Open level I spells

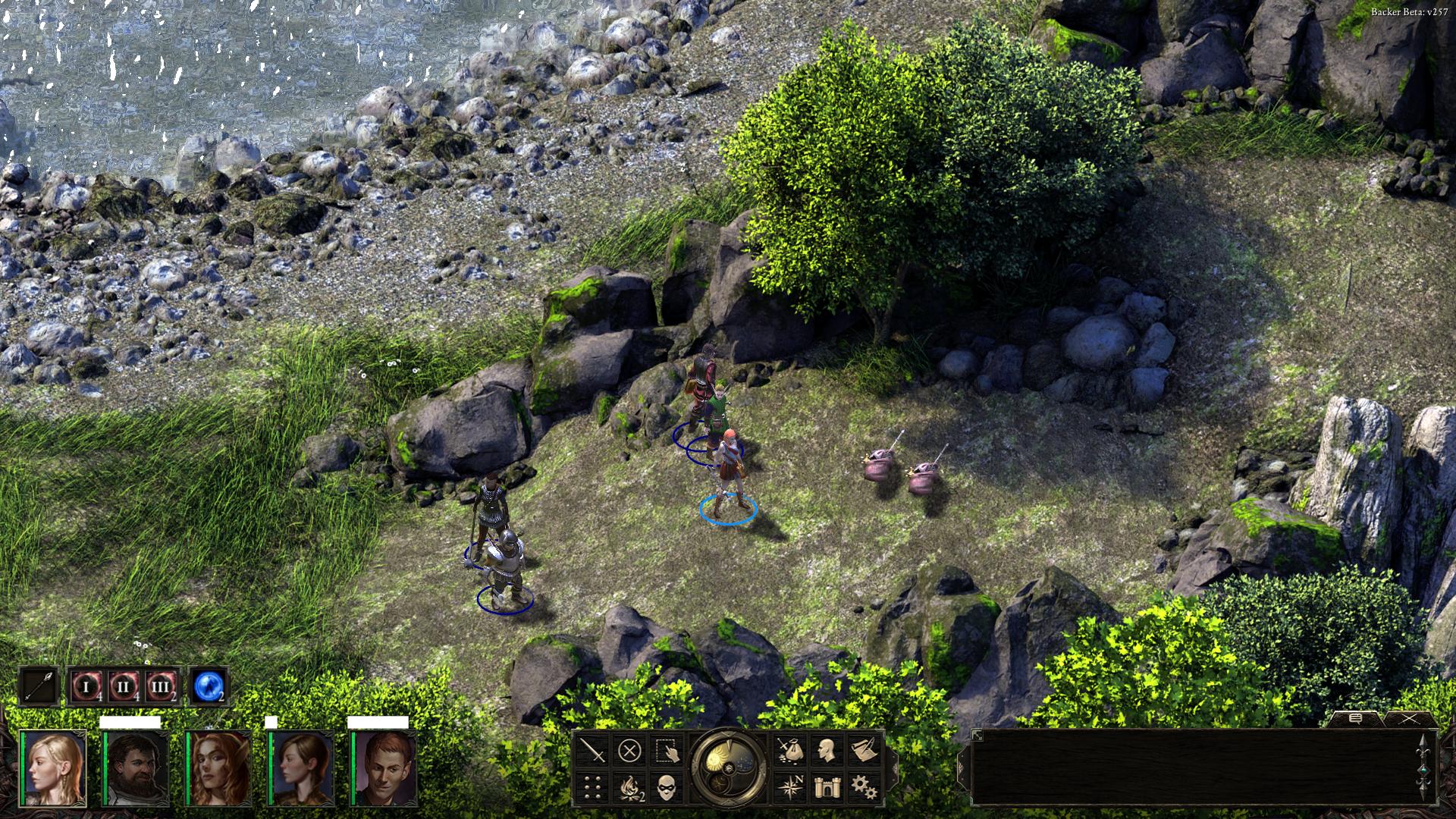(86, 688)
